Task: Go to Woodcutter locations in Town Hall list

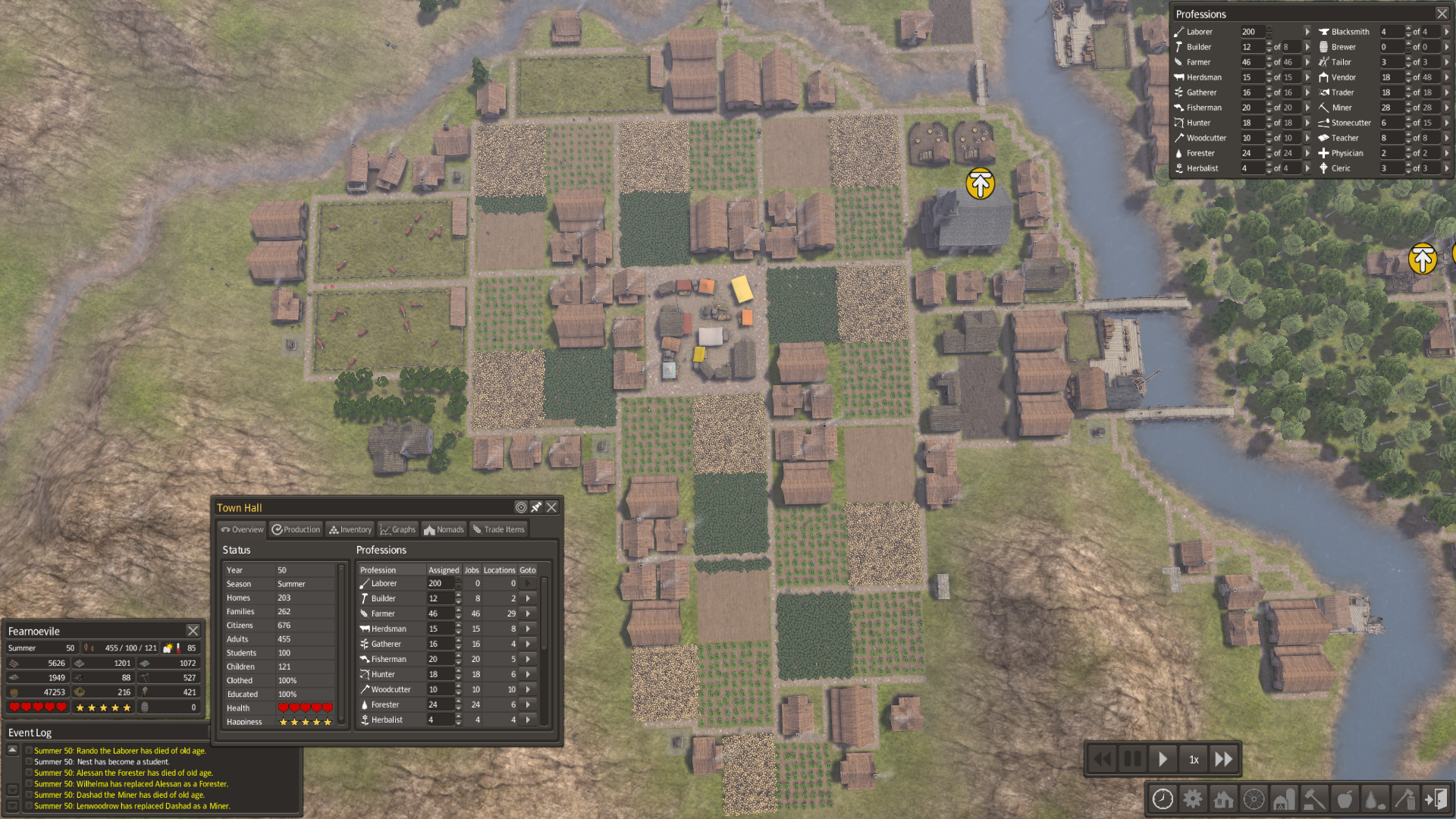Action: pyautogui.click(x=528, y=689)
